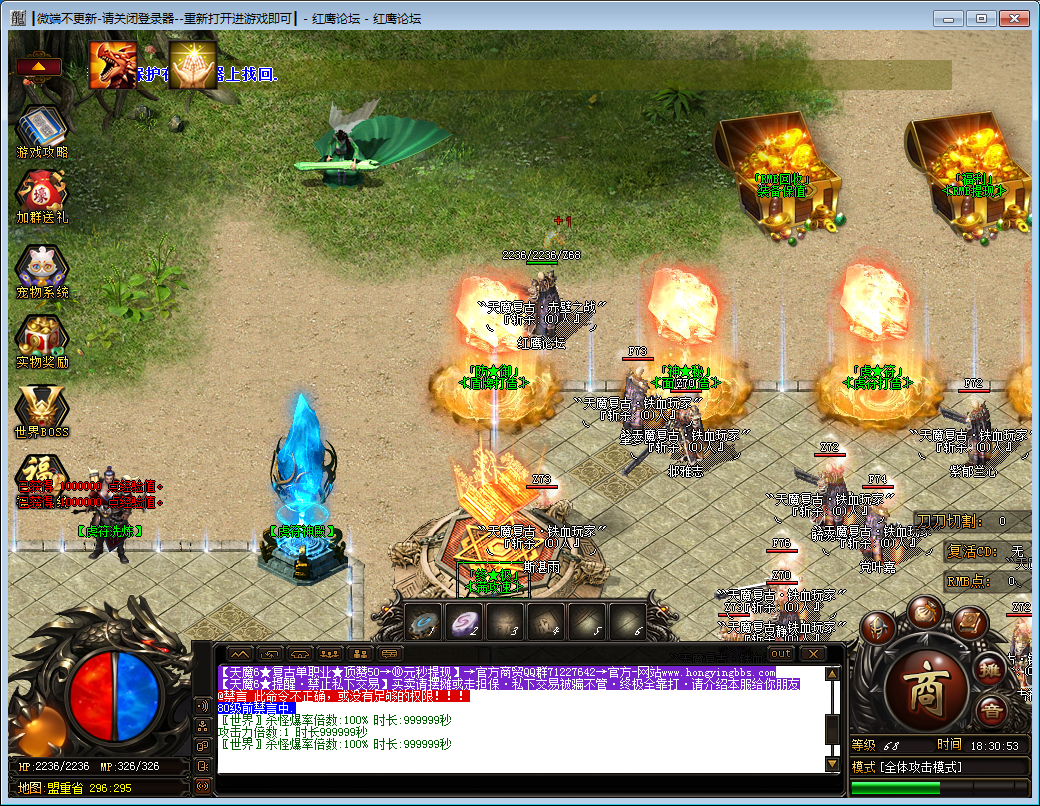This screenshot has width=1040, height=806.
Task: Click the glowing praying hands icon
Action: coord(193,65)
